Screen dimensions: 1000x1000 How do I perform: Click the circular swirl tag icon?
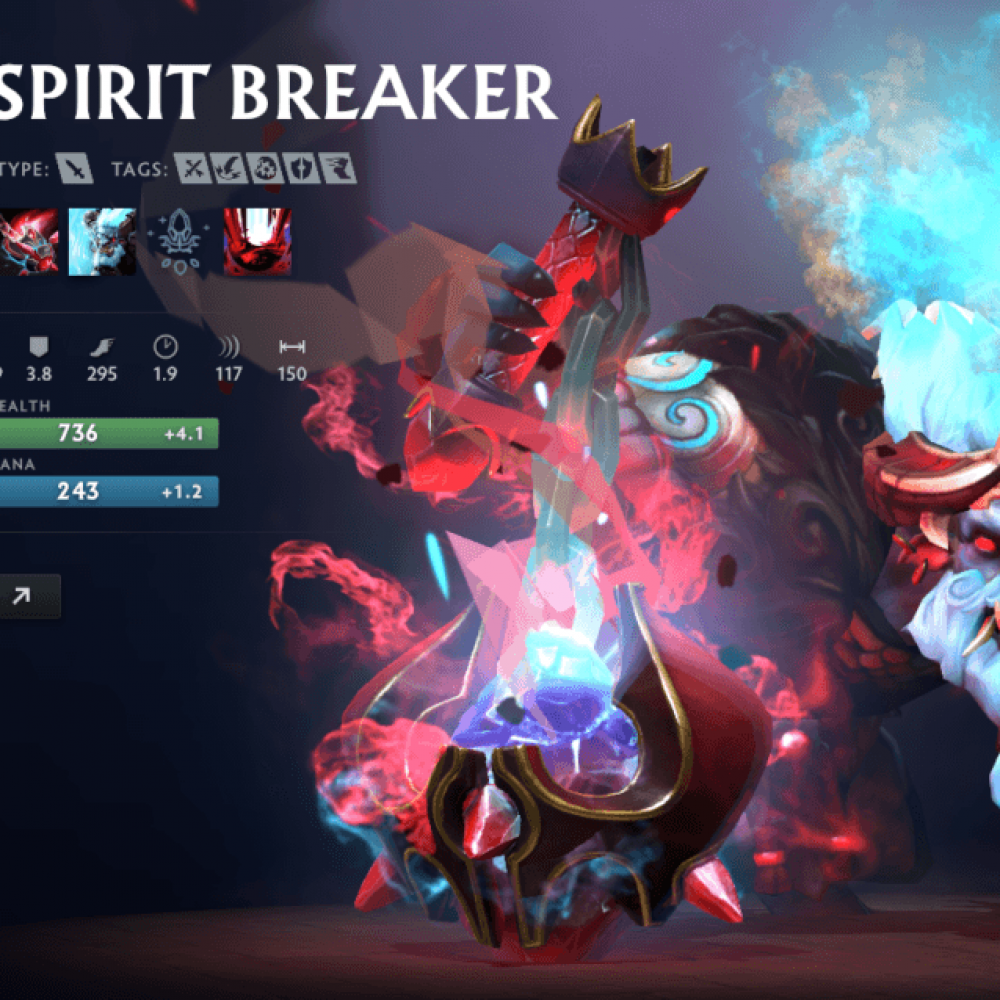coord(264,168)
